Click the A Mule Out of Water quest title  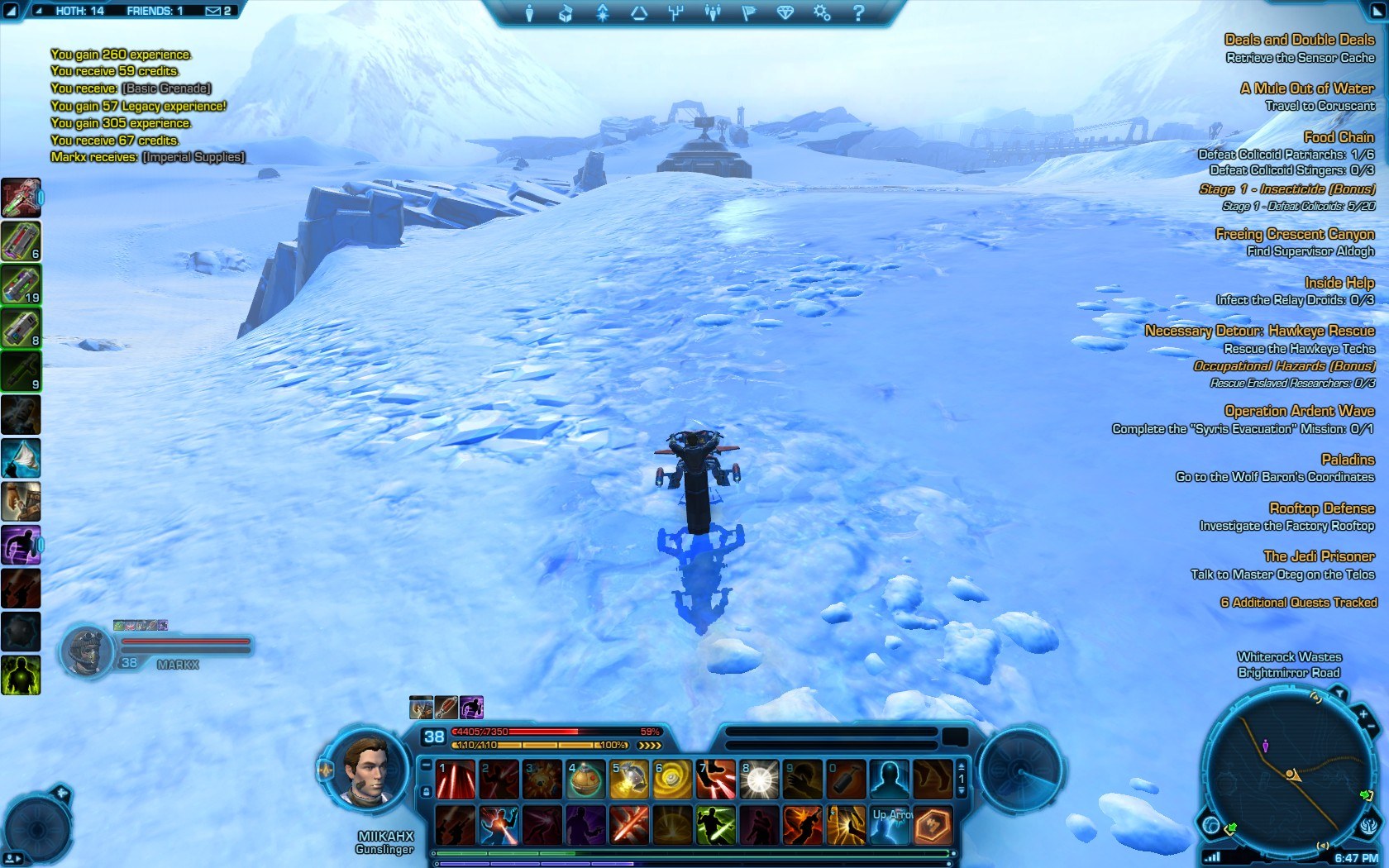1306,88
